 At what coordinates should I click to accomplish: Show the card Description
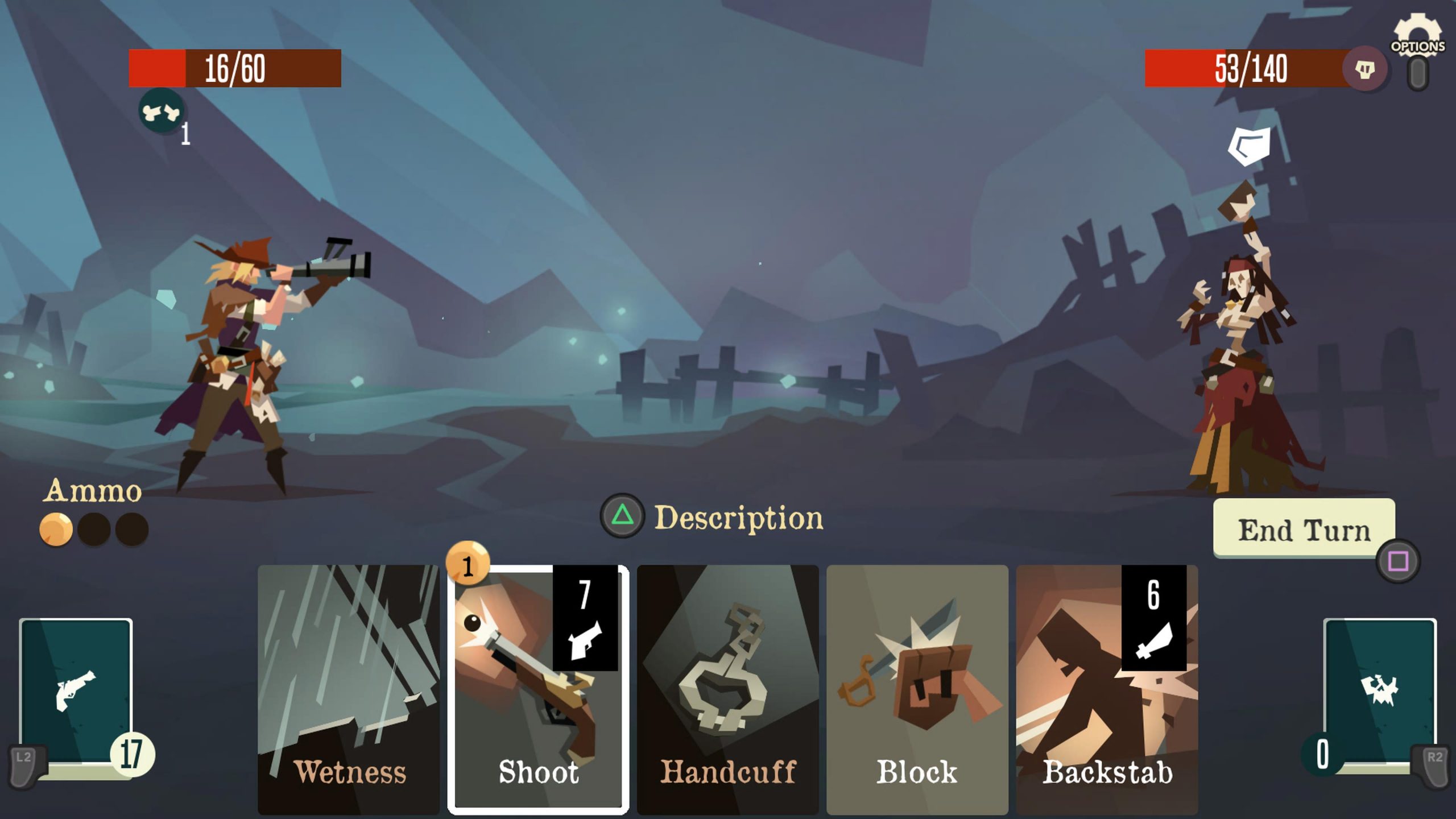click(712, 517)
